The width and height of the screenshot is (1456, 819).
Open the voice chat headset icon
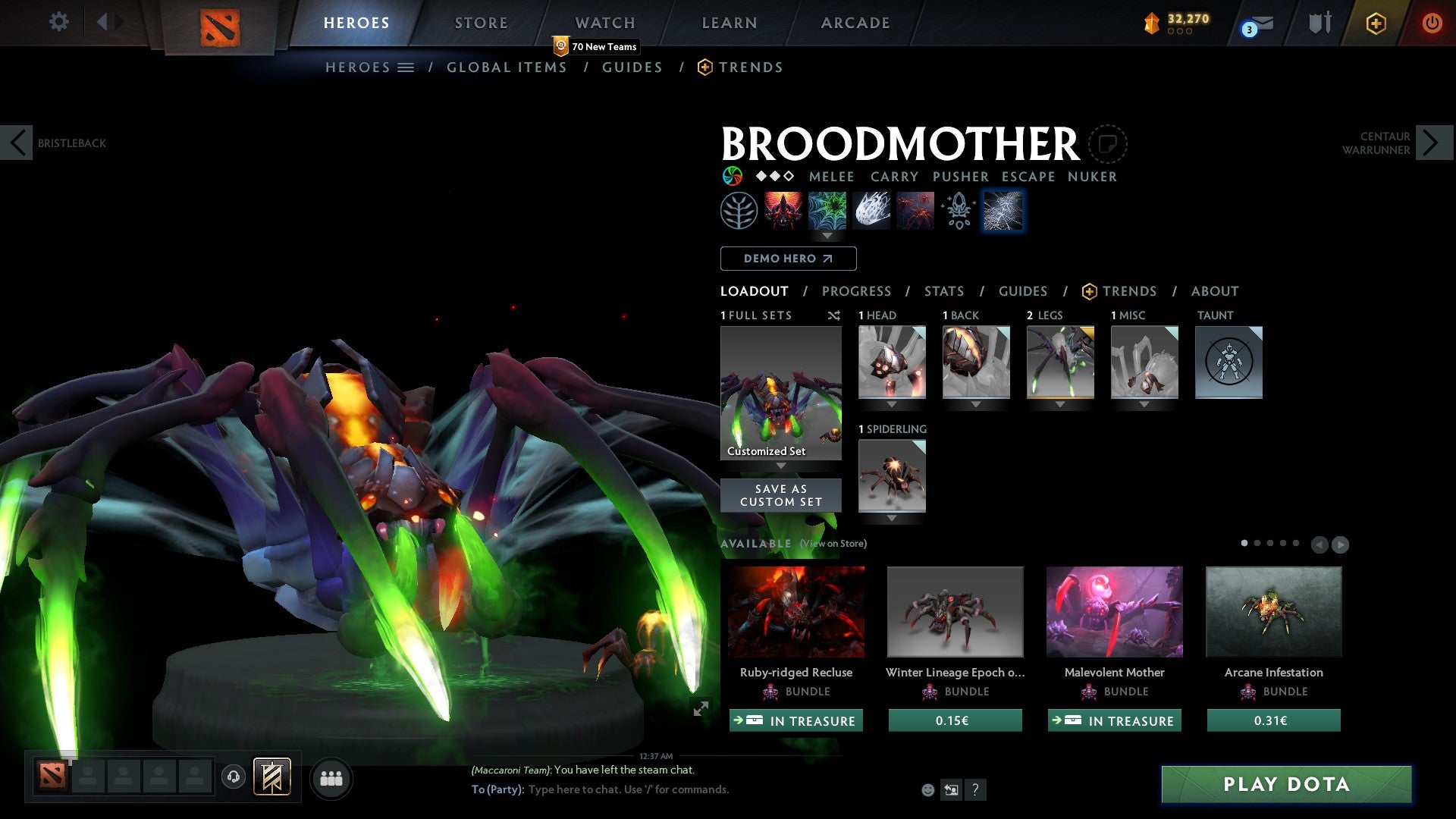click(x=233, y=778)
